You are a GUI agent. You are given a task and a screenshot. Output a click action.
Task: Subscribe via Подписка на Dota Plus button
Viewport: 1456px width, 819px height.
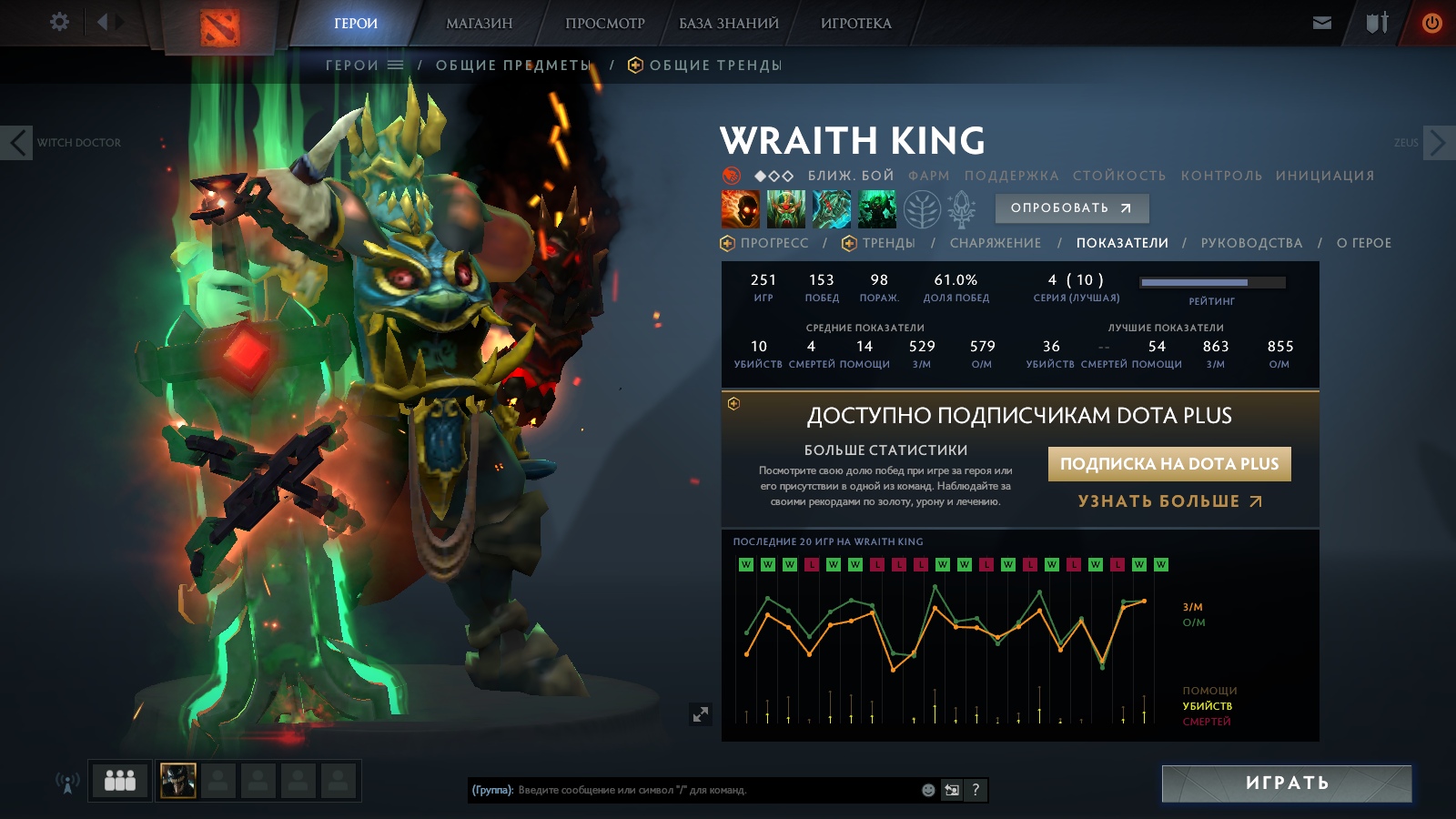pyautogui.click(x=1169, y=464)
